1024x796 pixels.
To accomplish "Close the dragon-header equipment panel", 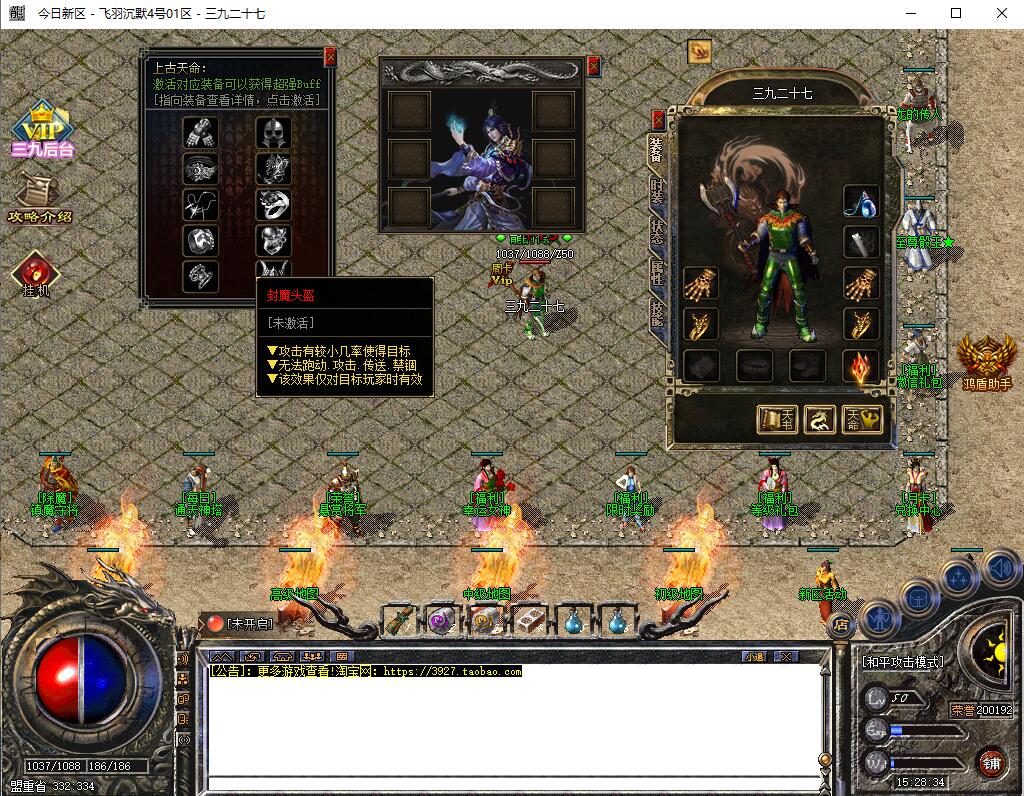I will 594,67.
